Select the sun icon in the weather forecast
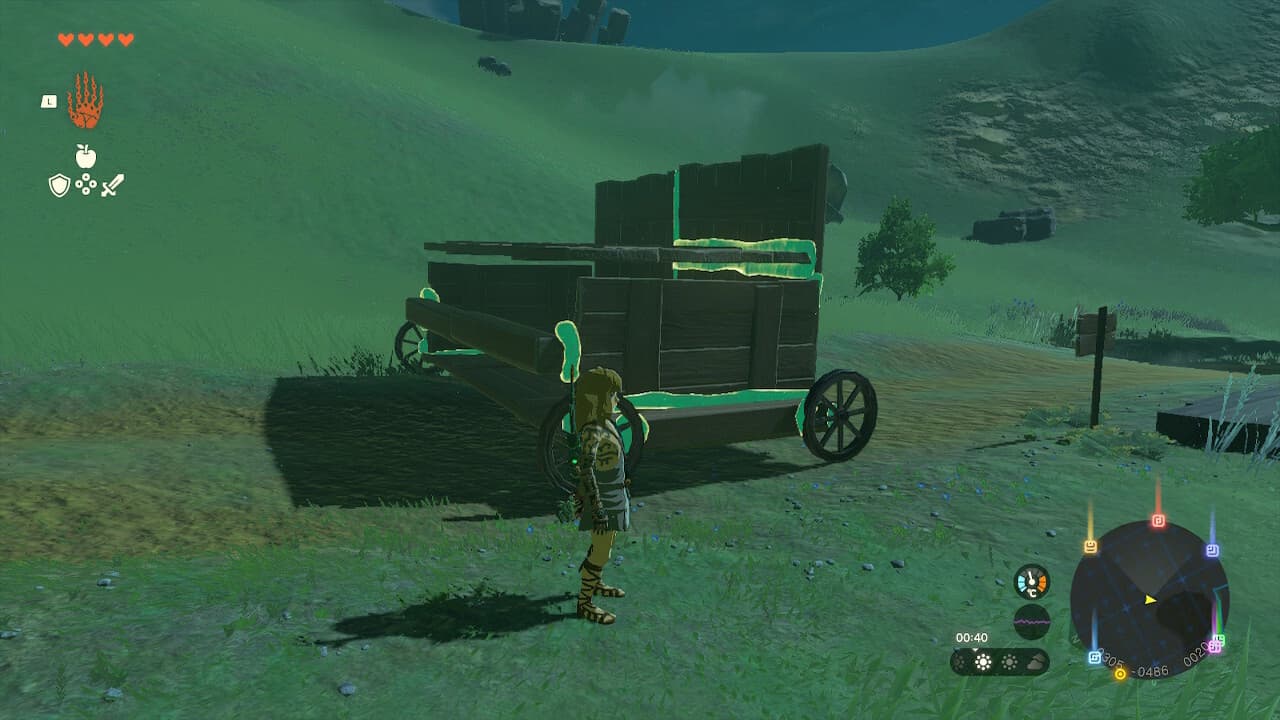The width and height of the screenshot is (1280, 720). pos(983,662)
